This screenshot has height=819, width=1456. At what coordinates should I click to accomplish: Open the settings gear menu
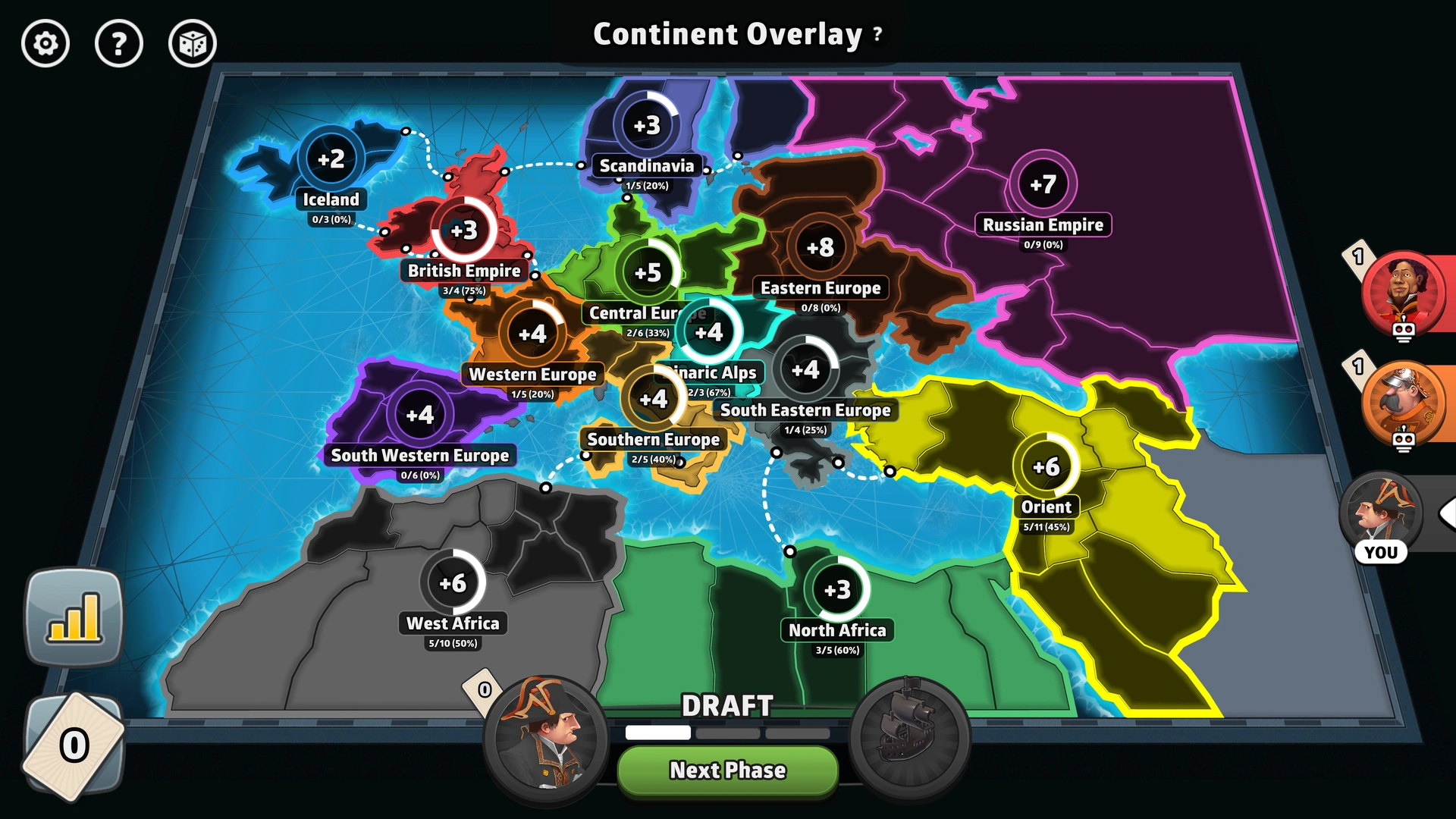(x=45, y=44)
